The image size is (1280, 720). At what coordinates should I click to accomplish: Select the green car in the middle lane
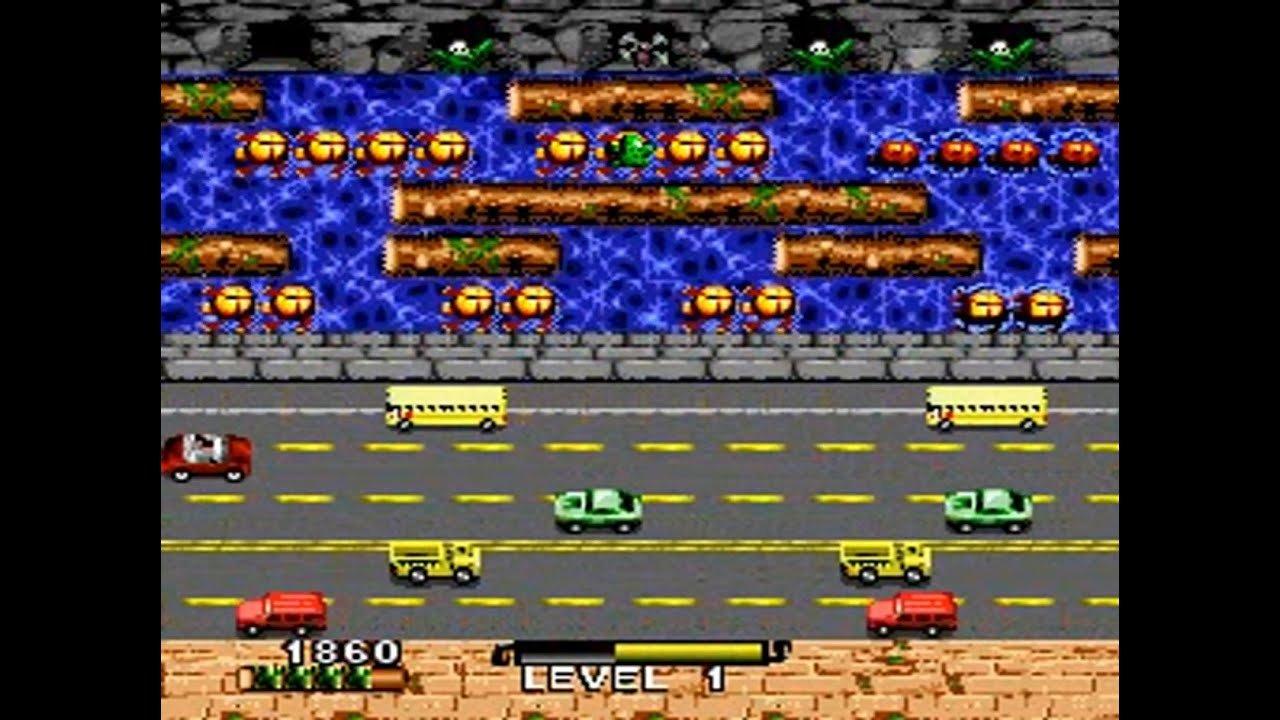[x=597, y=508]
